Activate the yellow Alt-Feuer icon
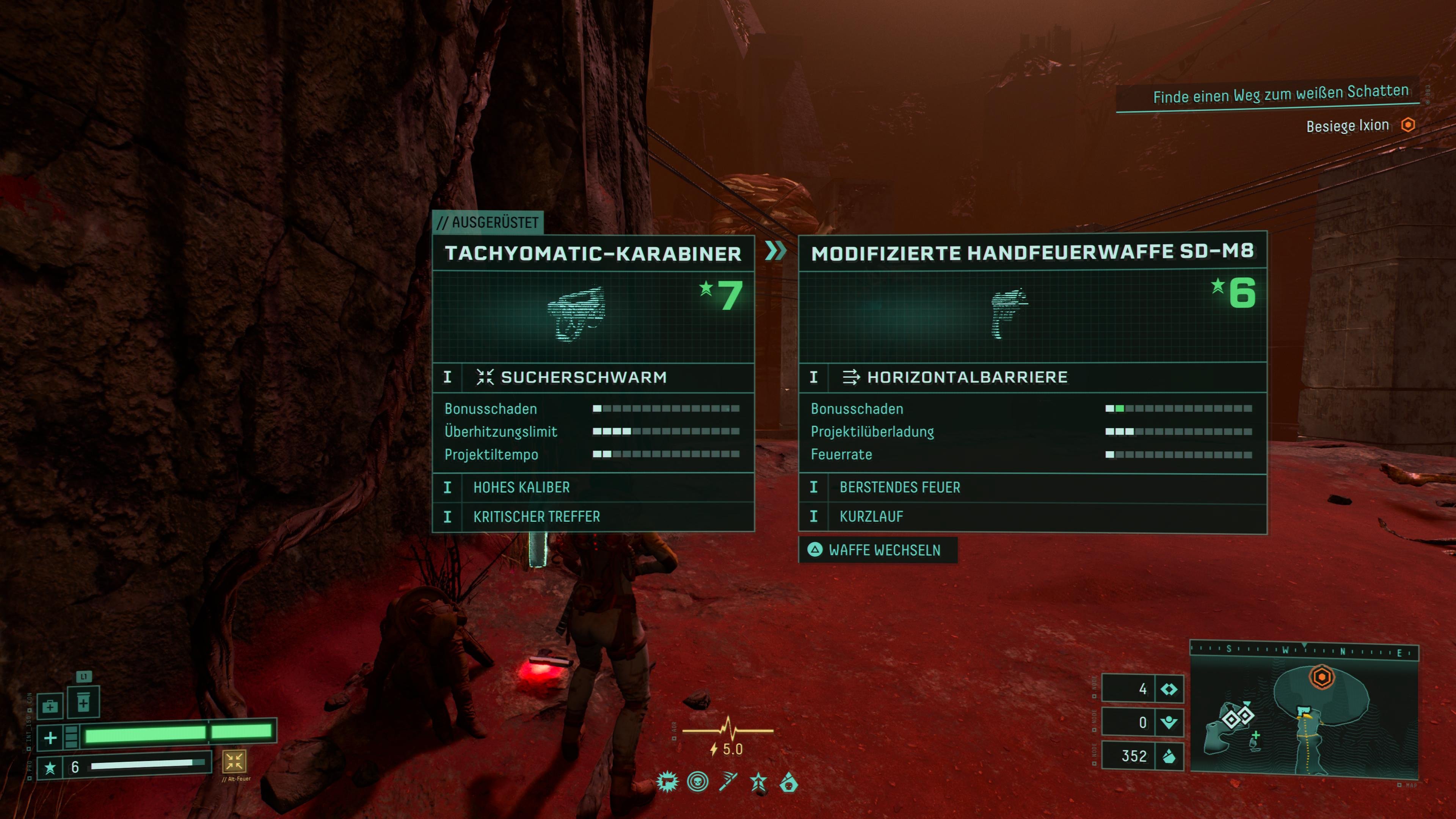 pos(234,761)
